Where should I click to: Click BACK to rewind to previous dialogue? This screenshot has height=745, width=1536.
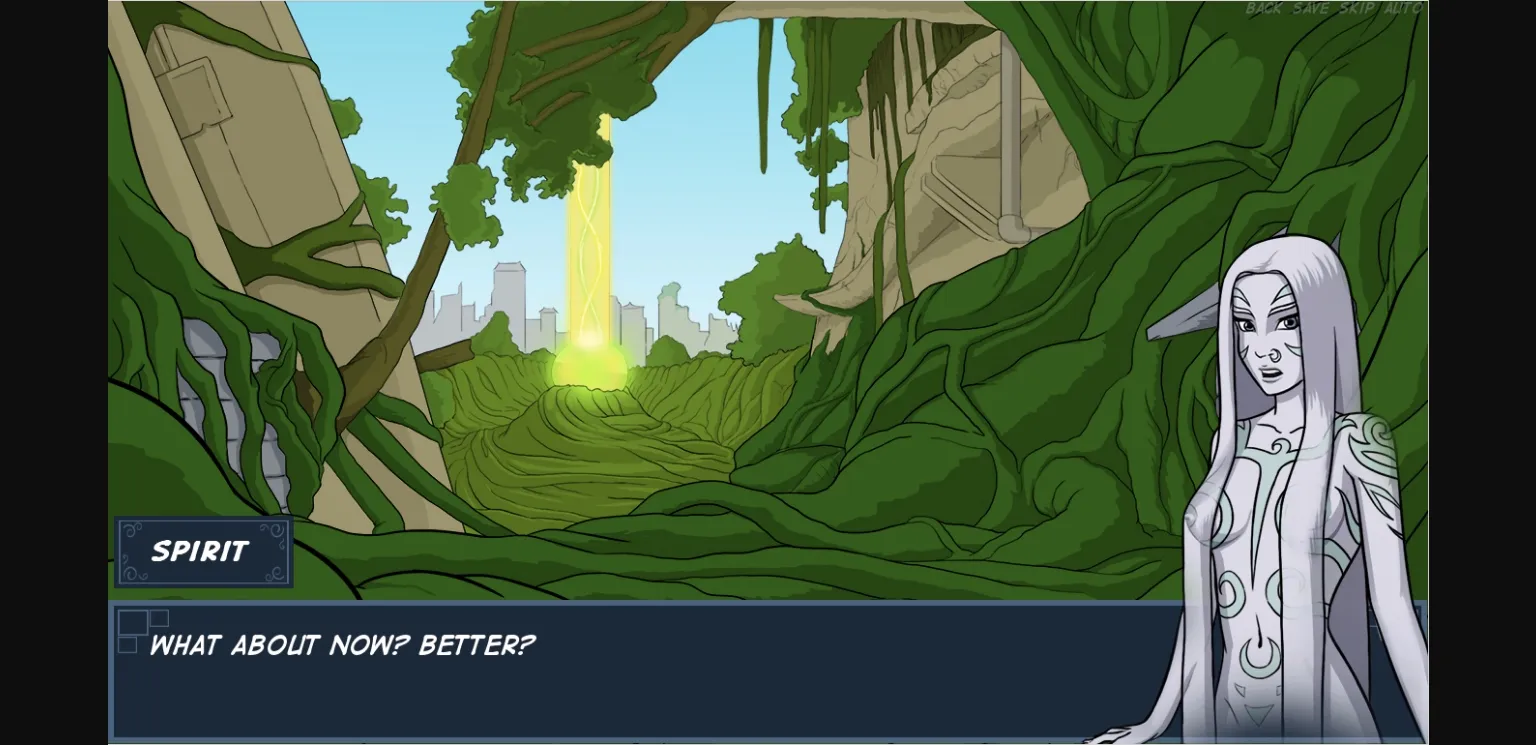(x=1263, y=9)
